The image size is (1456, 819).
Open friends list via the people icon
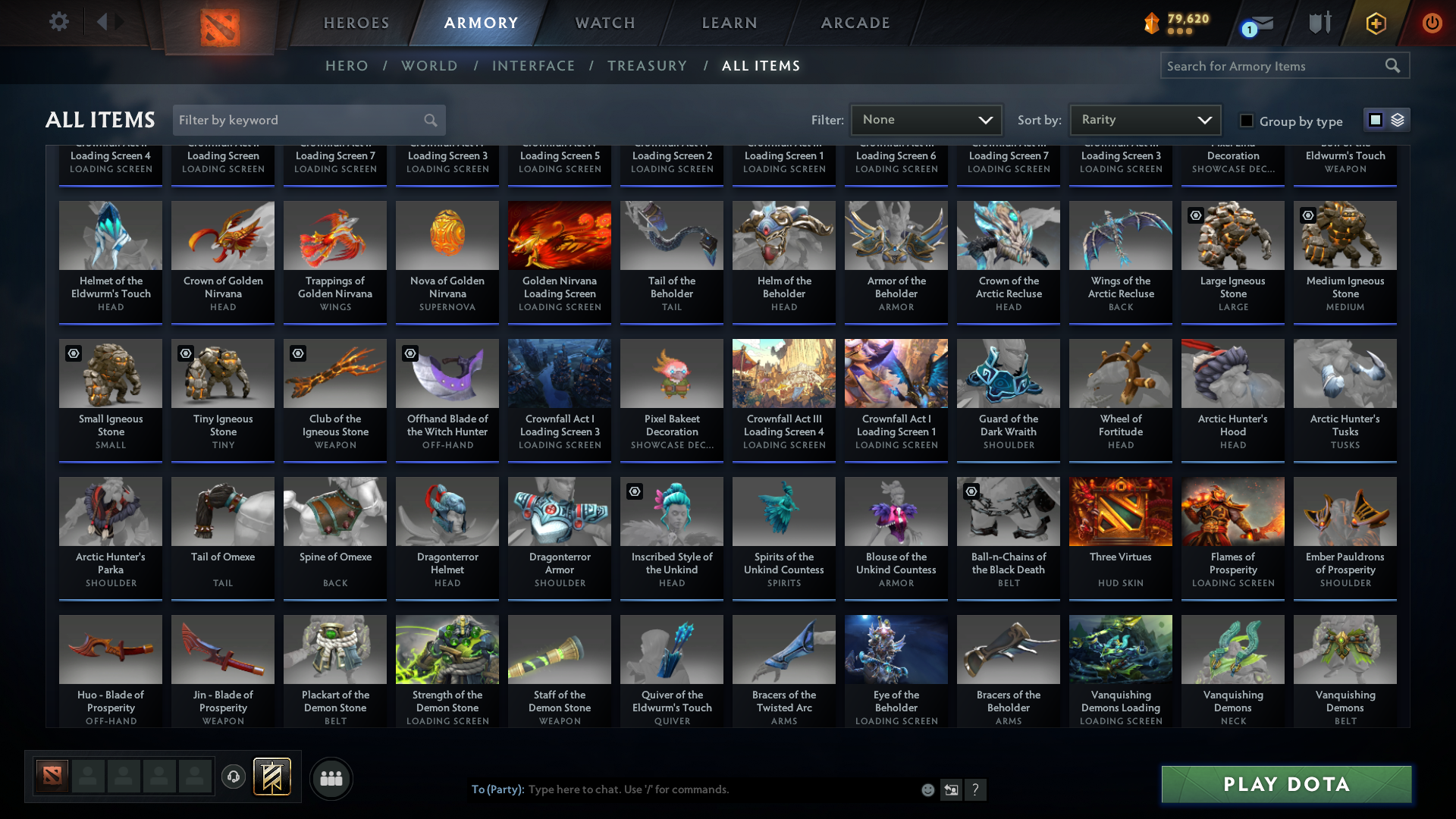(x=331, y=778)
